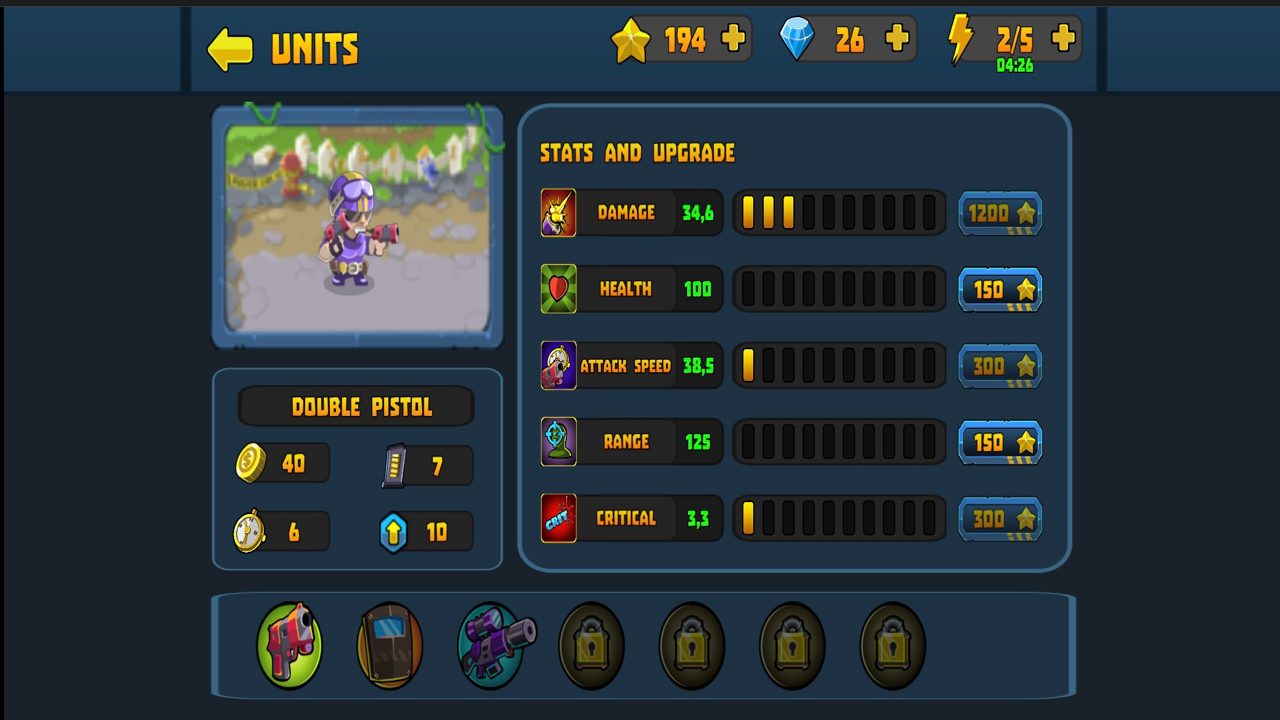This screenshot has width=1280, height=720.
Task: Click the Double Pistol preview image
Action: tap(356, 228)
